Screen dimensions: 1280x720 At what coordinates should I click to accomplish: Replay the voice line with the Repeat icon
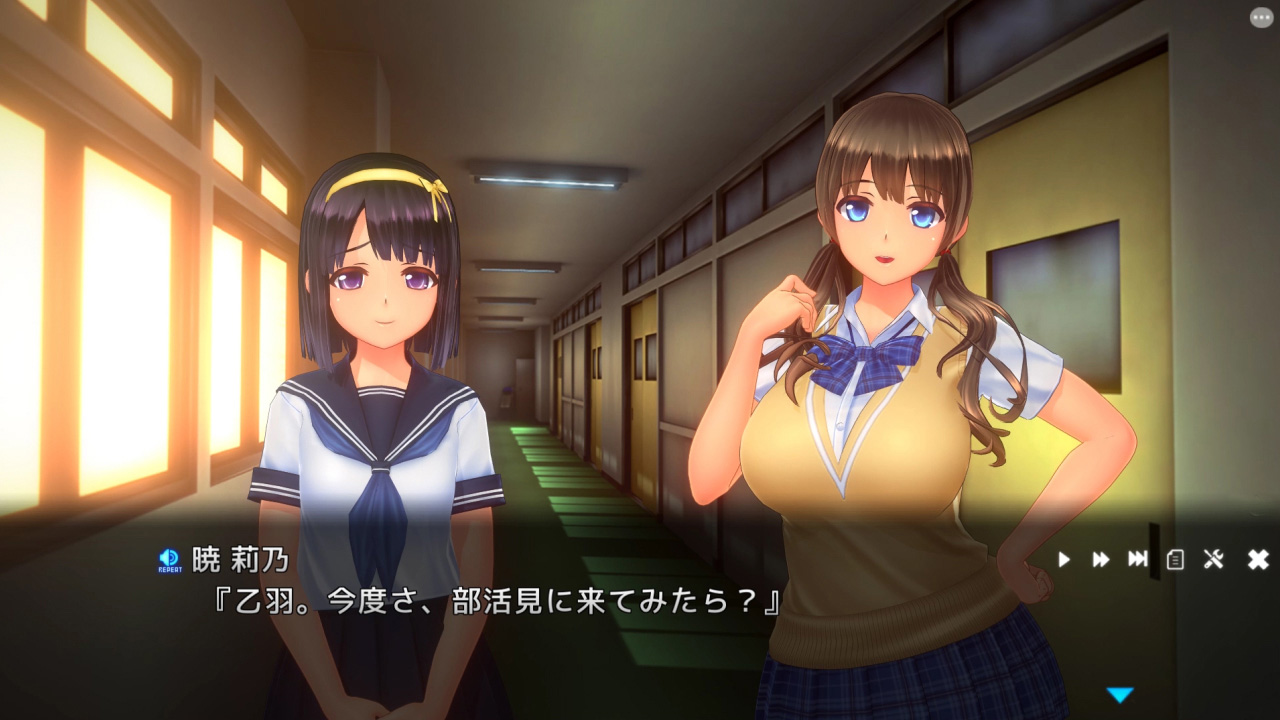tap(169, 559)
